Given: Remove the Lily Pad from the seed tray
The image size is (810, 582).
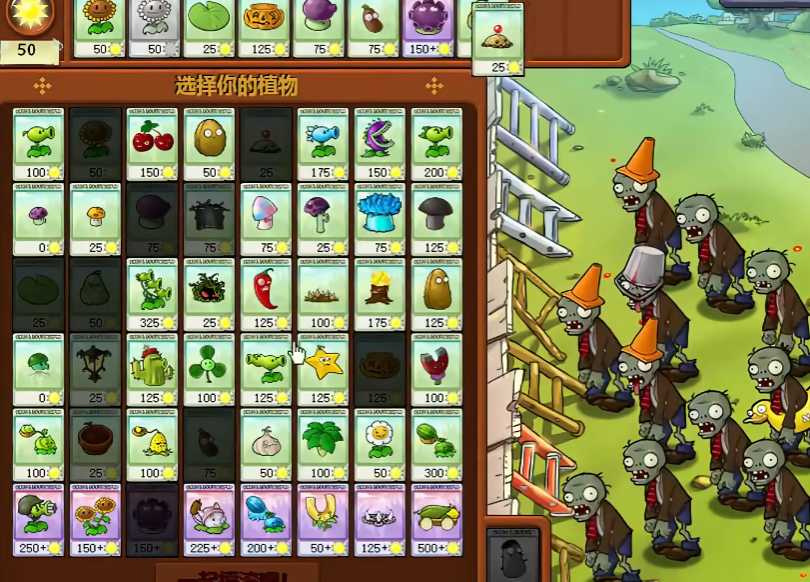Looking at the screenshot, I should click(x=209, y=27).
